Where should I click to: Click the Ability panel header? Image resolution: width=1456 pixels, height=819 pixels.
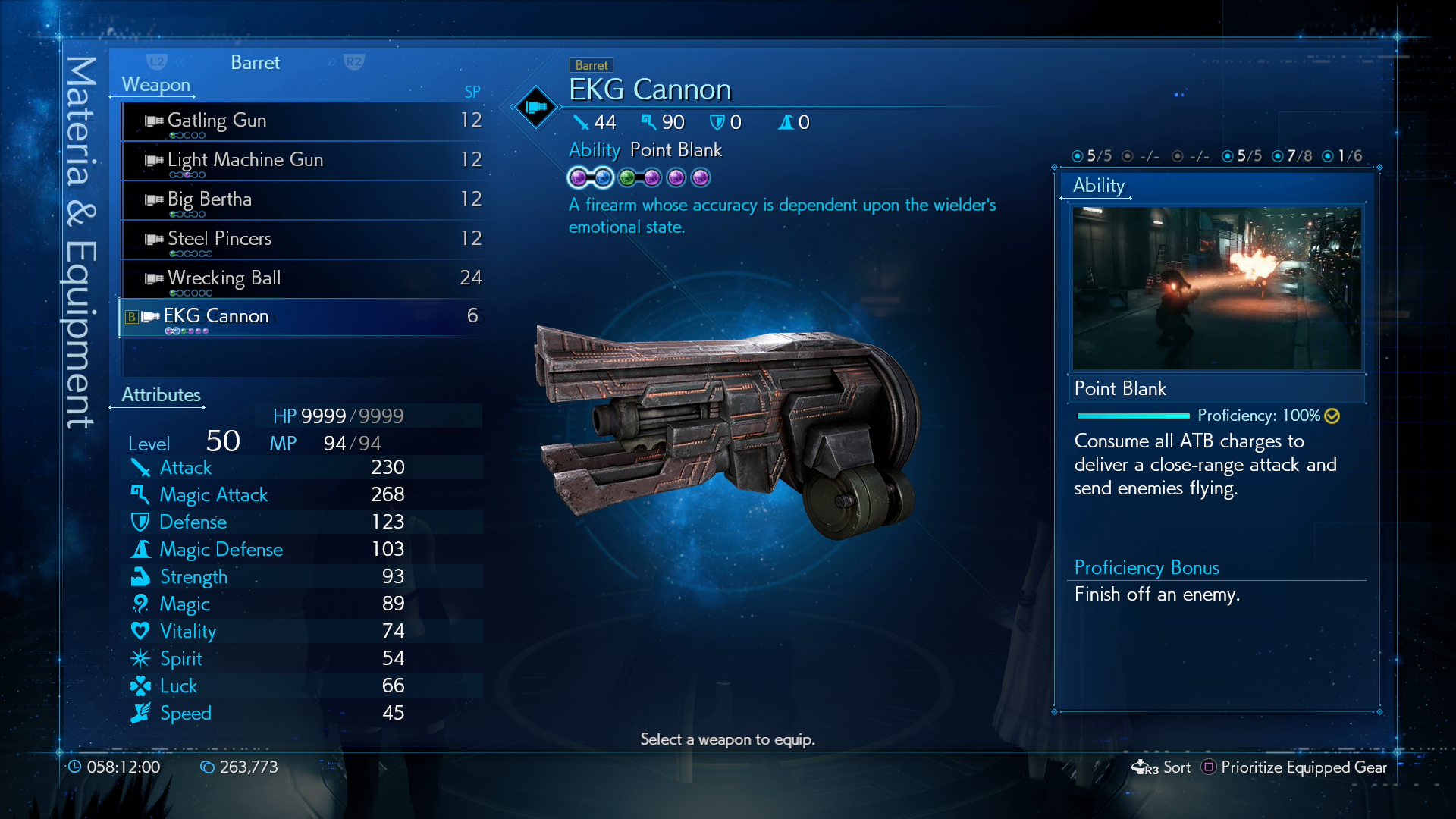pyautogui.click(x=1098, y=186)
